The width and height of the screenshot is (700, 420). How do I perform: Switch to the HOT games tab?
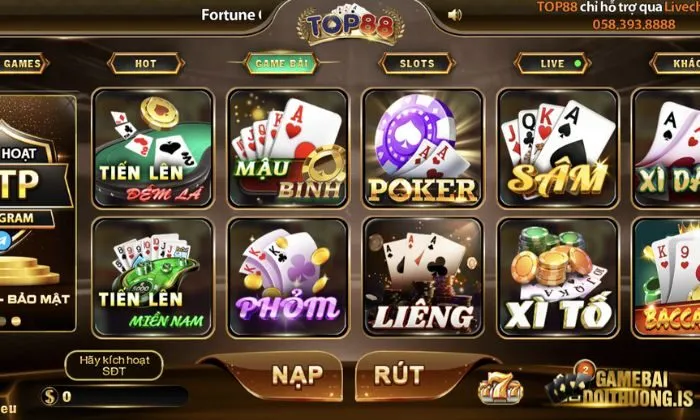point(146,63)
